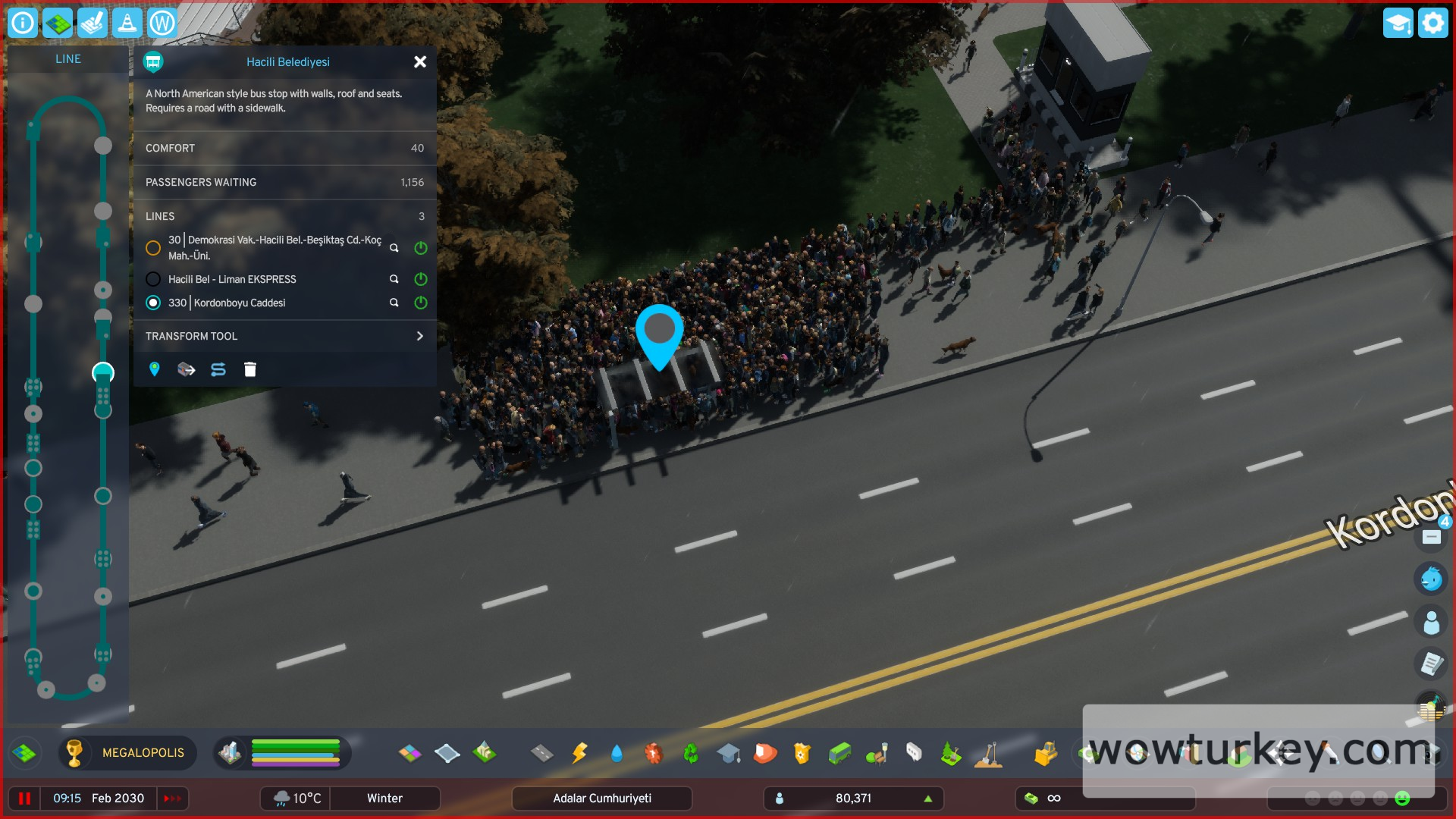
Task: Open the MEGALOPOLIS milestone progression panel
Action: (x=127, y=753)
